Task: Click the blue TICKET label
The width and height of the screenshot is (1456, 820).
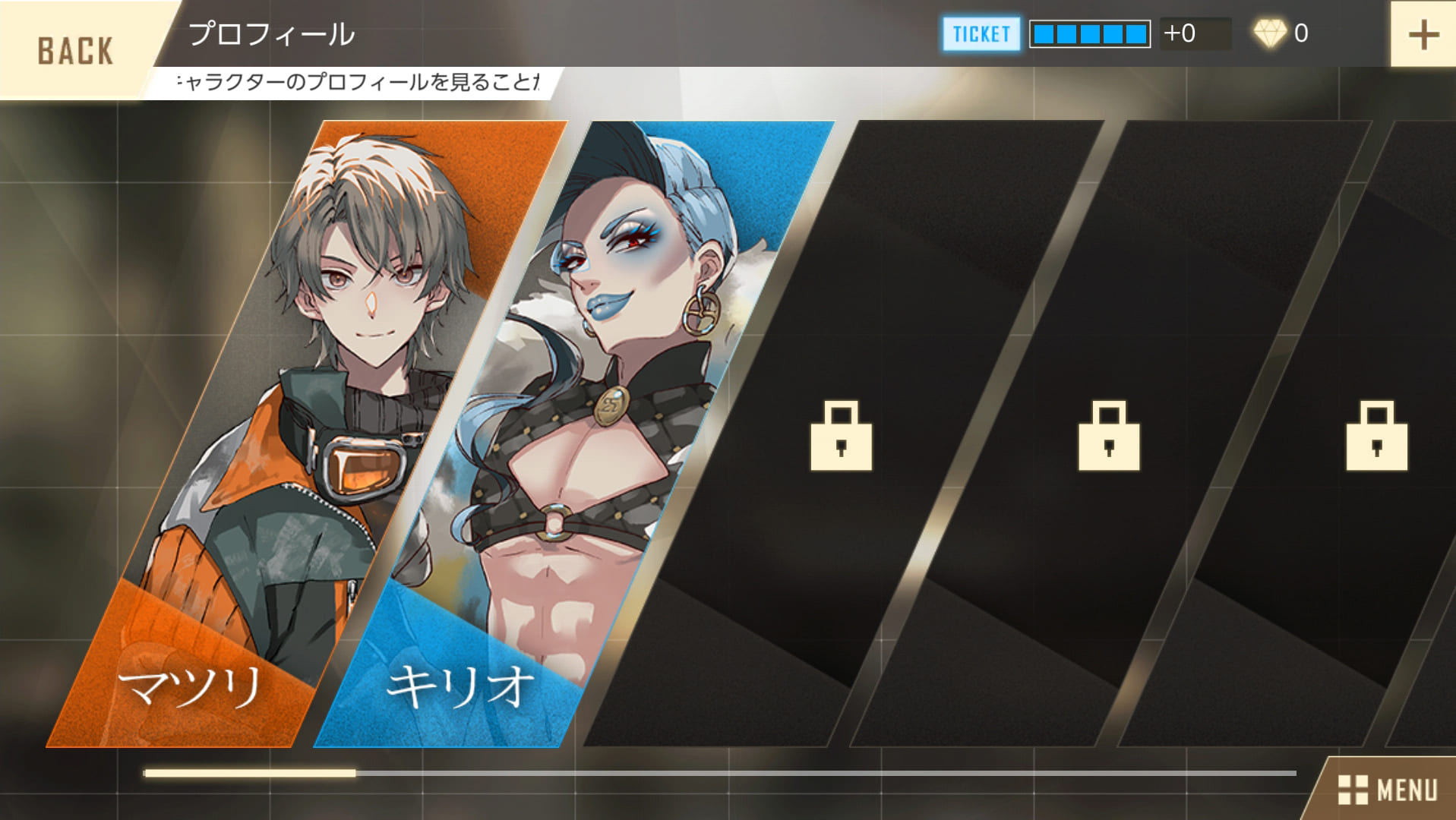Action: tap(981, 34)
